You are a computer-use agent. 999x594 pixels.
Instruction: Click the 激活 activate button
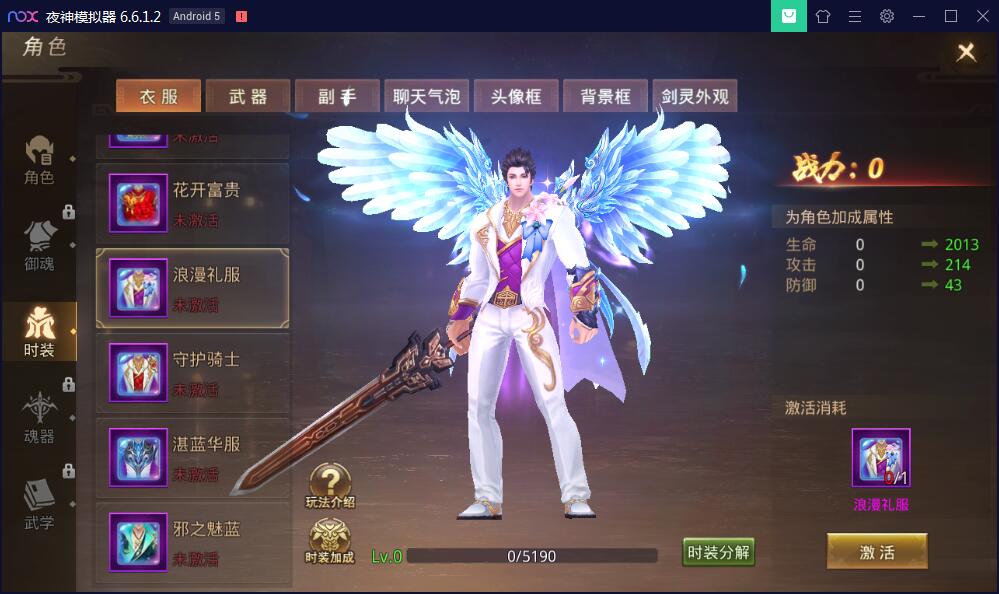click(x=877, y=552)
